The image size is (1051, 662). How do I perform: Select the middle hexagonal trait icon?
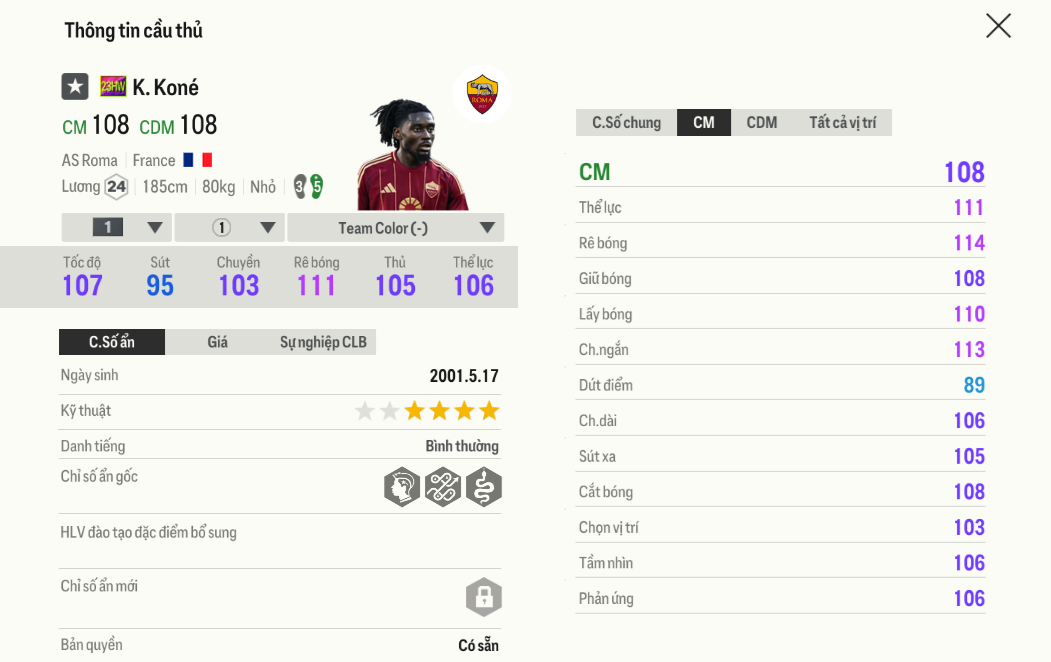point(442,487)
